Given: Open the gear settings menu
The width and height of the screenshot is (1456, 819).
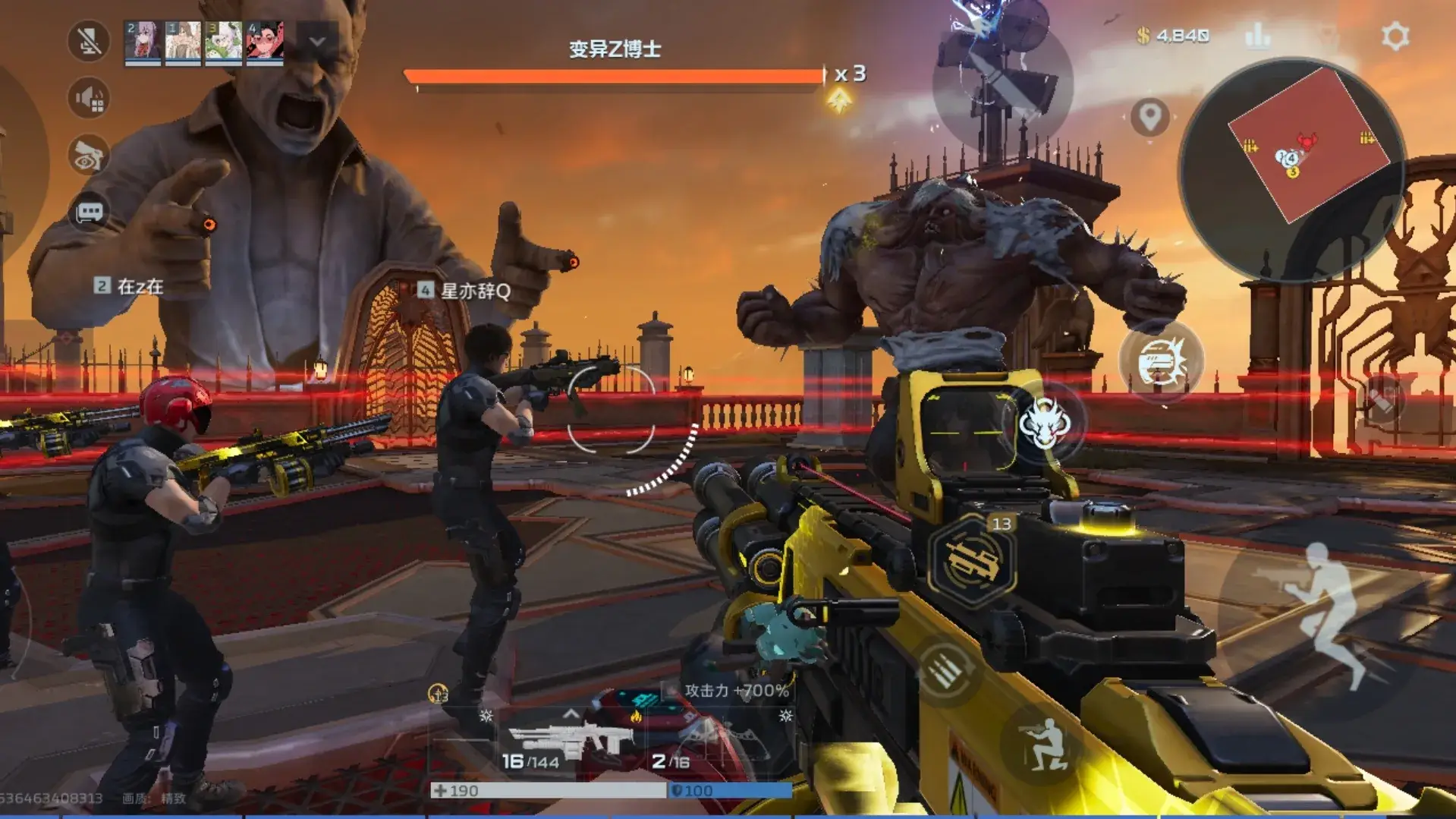Looking at the screenshot, I should 1395,36.
